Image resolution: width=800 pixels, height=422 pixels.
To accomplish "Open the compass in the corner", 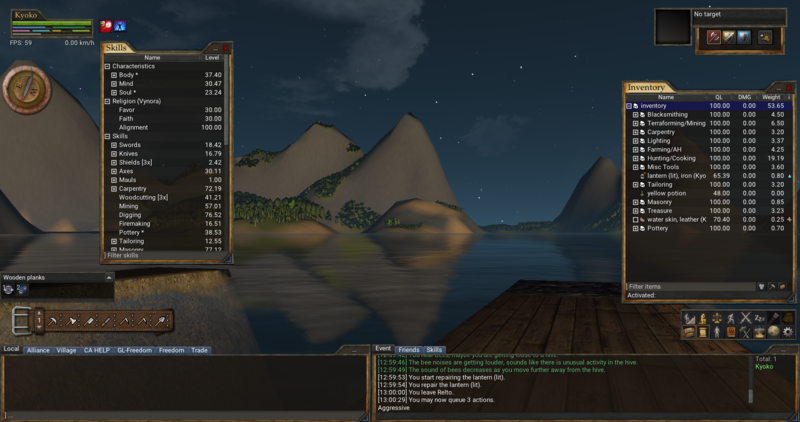I will (x=20, y=89).
